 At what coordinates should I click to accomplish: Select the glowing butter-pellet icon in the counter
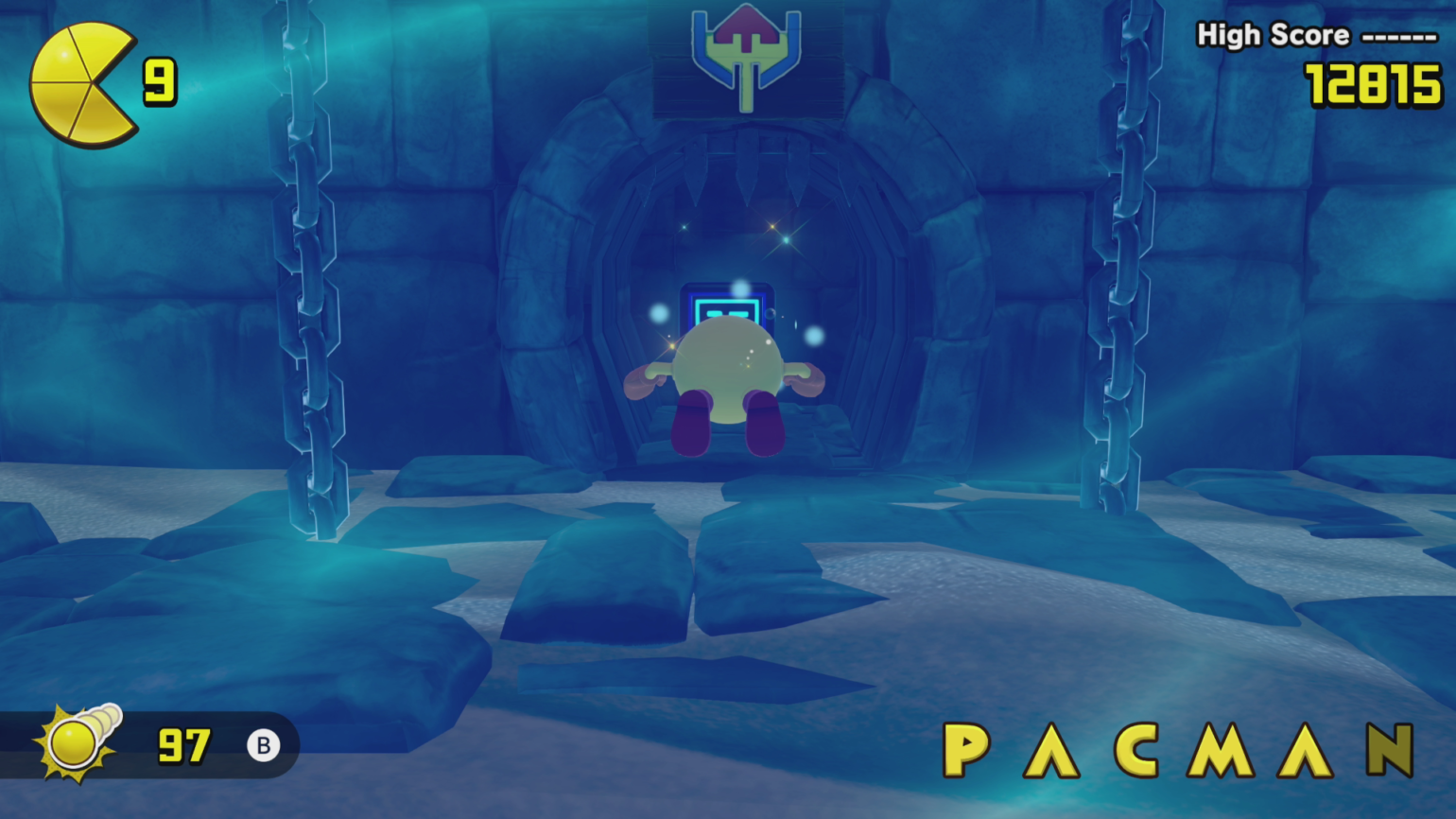coord(74,745)
